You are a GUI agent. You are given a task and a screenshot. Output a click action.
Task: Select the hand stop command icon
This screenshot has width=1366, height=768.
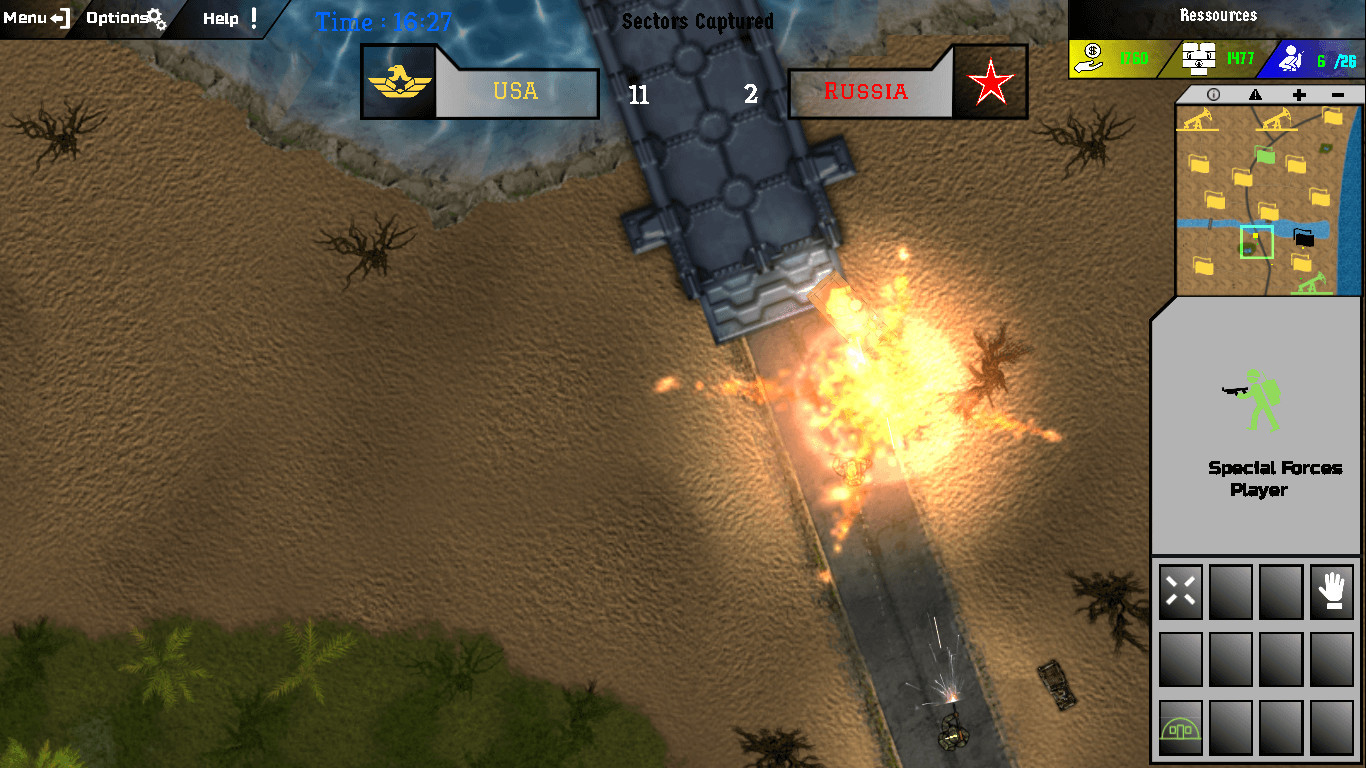point(1331,591)
